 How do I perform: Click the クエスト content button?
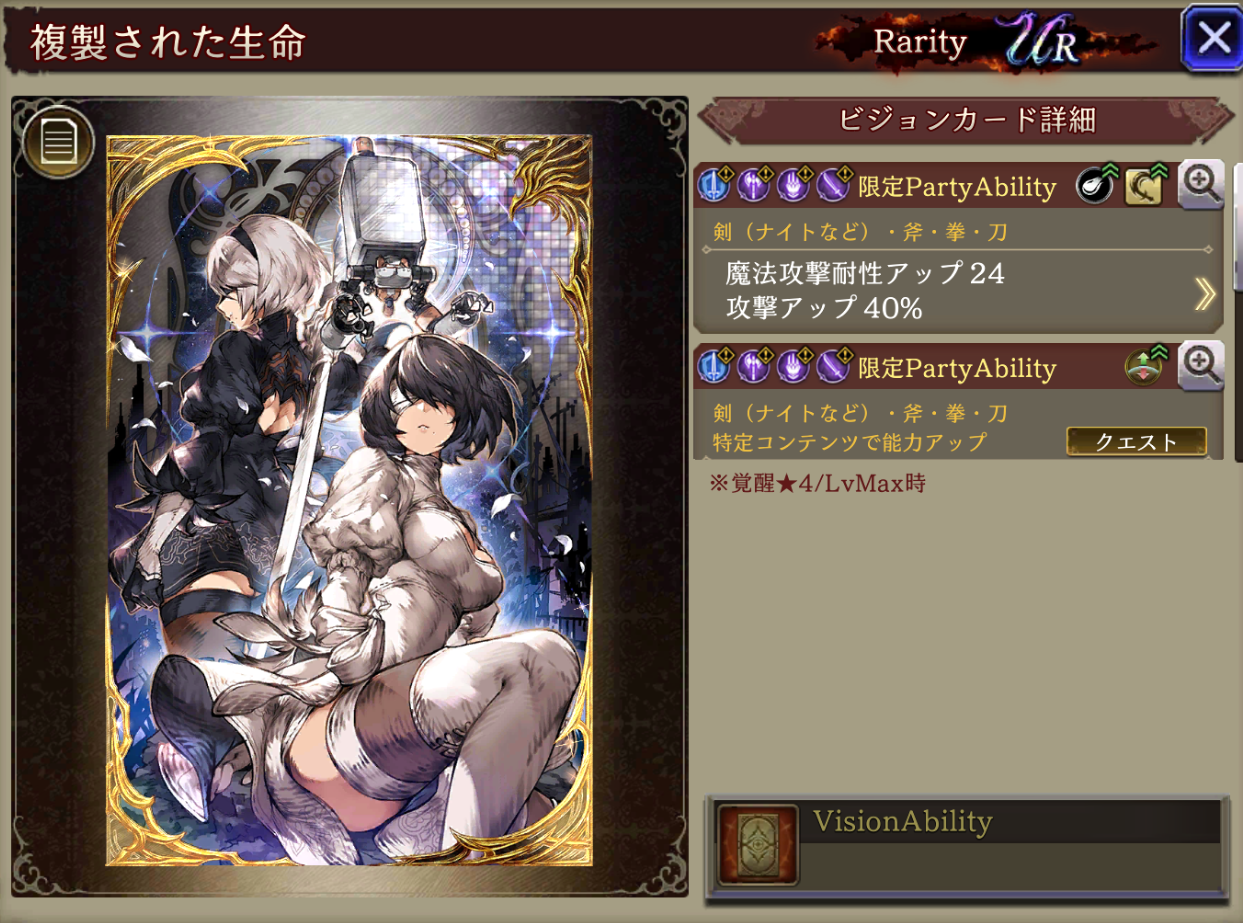(x=1136, y=442)
